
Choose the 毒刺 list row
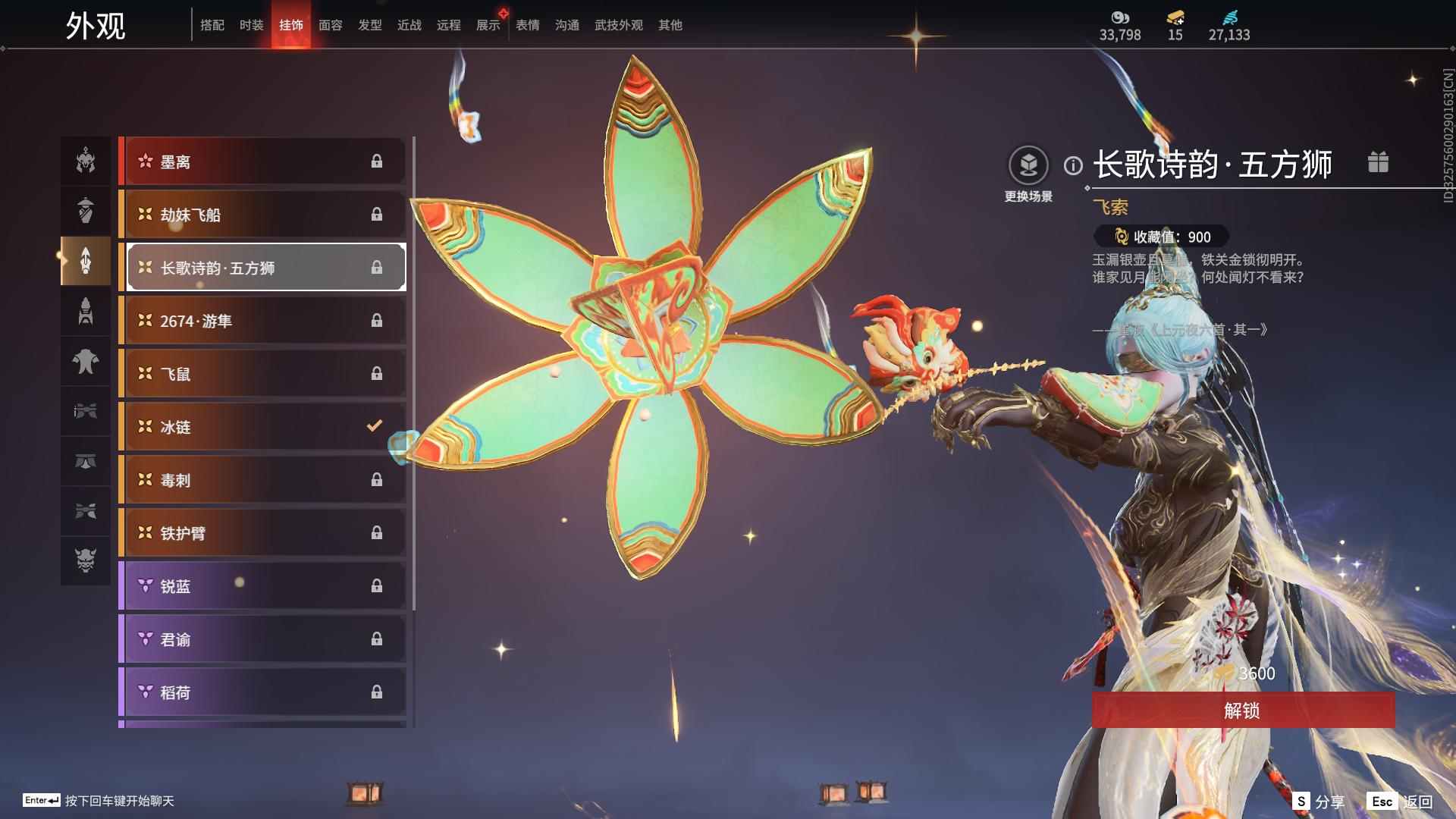pos(263,480)
